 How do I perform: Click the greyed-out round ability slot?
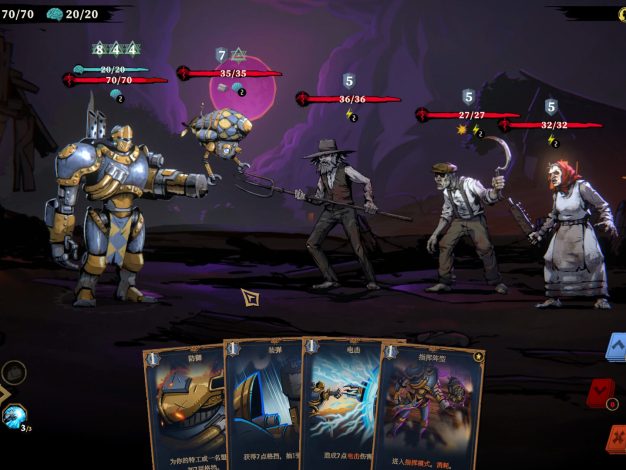(13, 371)
